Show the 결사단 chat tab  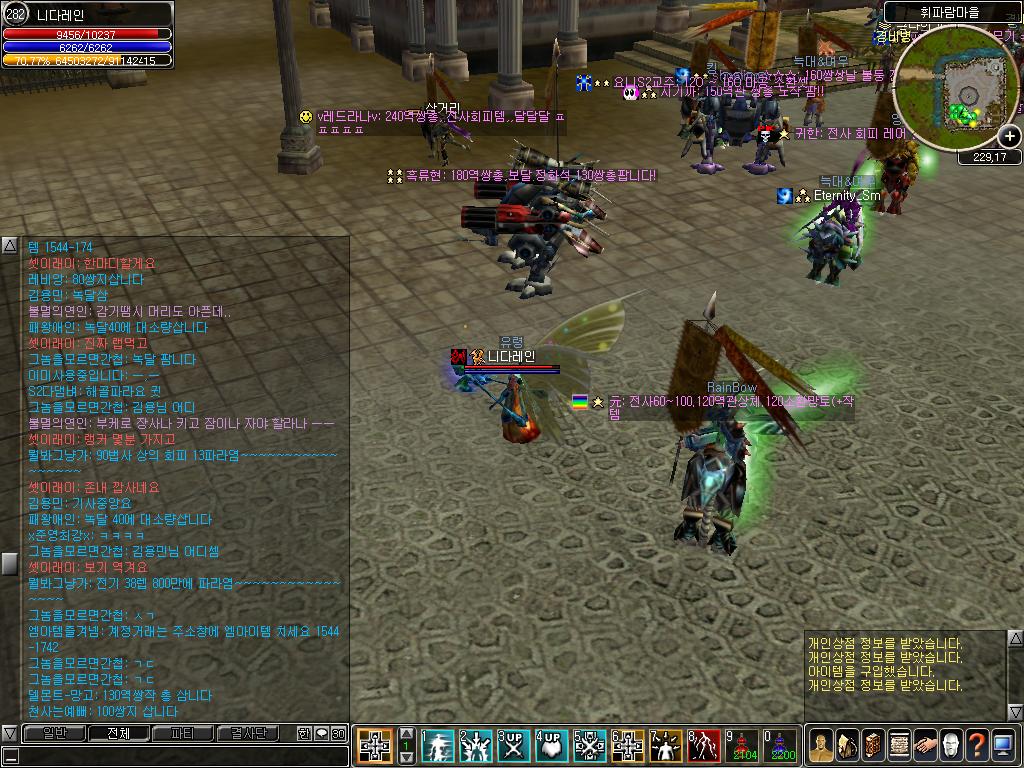pyautogui.click(x=249, y=733)
